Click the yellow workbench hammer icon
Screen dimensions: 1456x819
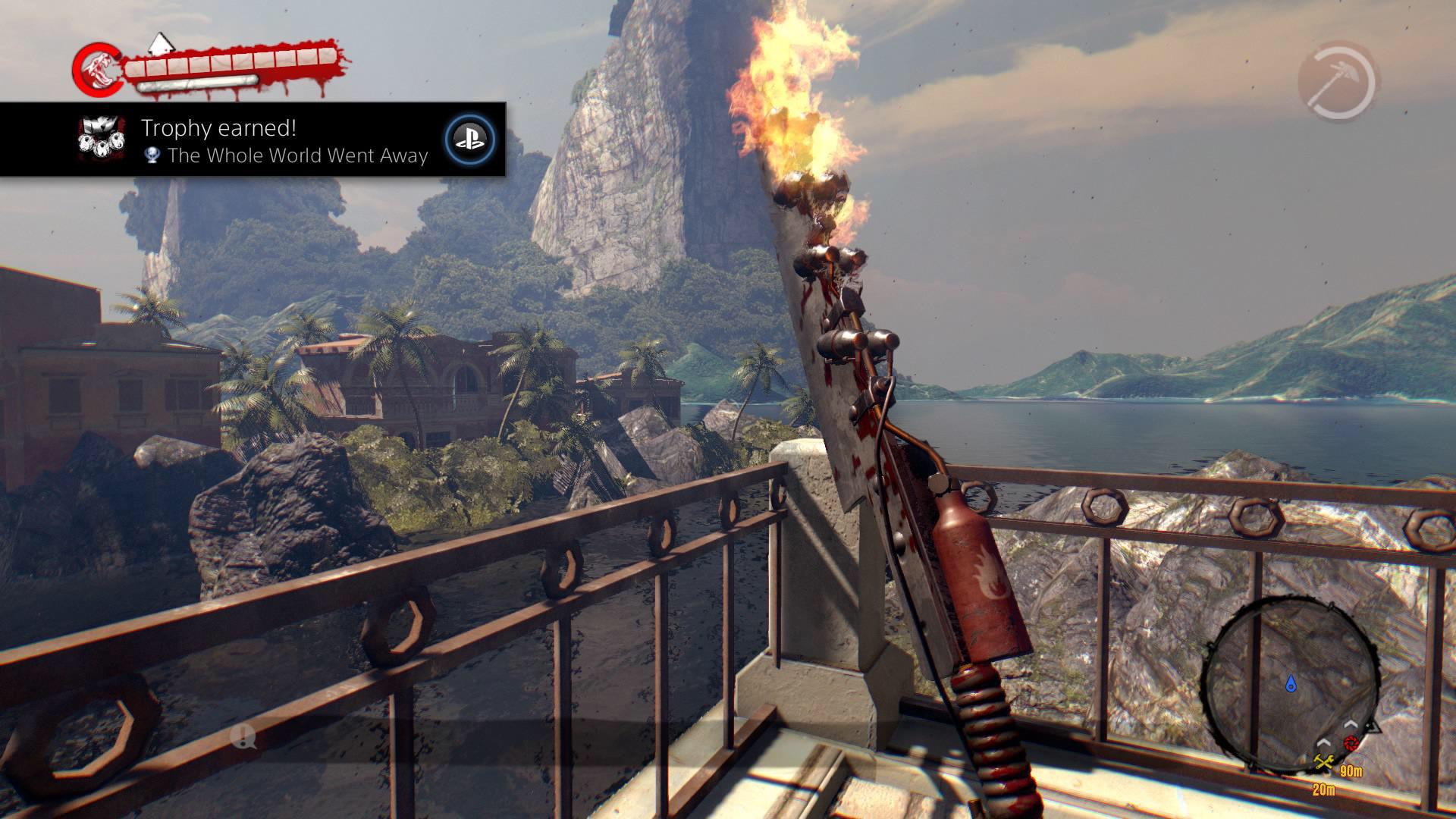[1323, 761]
